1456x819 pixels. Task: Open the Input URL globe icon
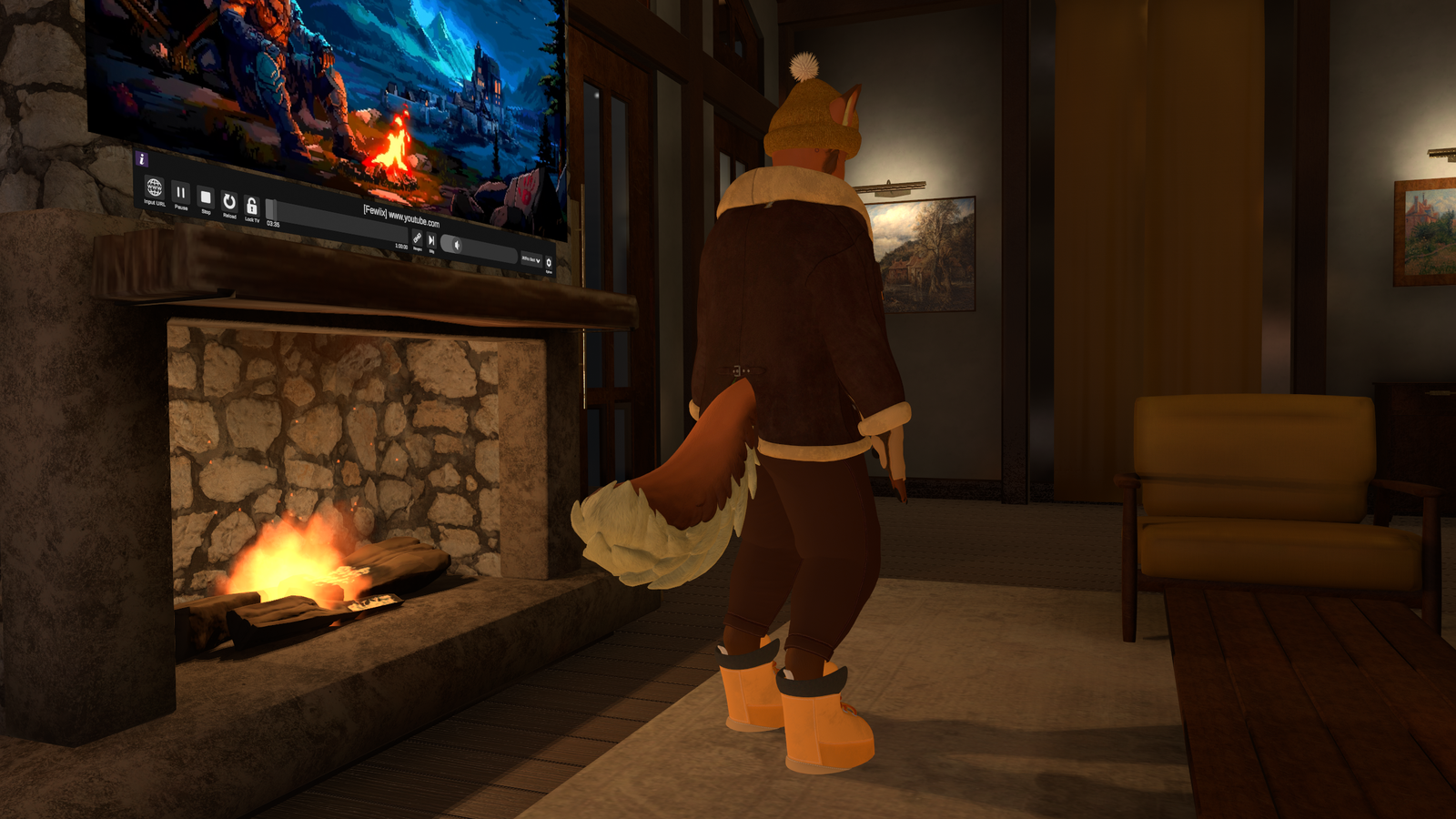click(x=154, y=187)
